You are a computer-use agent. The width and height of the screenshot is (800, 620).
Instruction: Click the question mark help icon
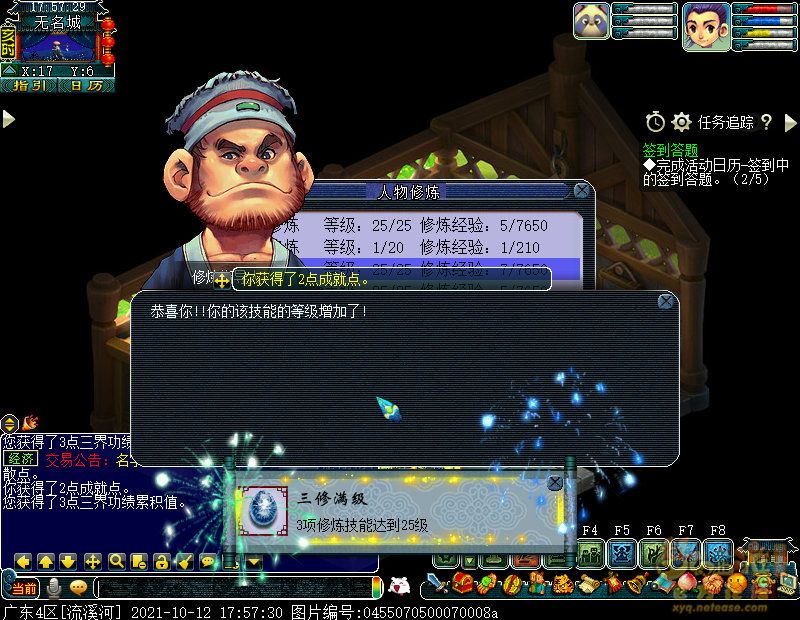tap(766, 122)
